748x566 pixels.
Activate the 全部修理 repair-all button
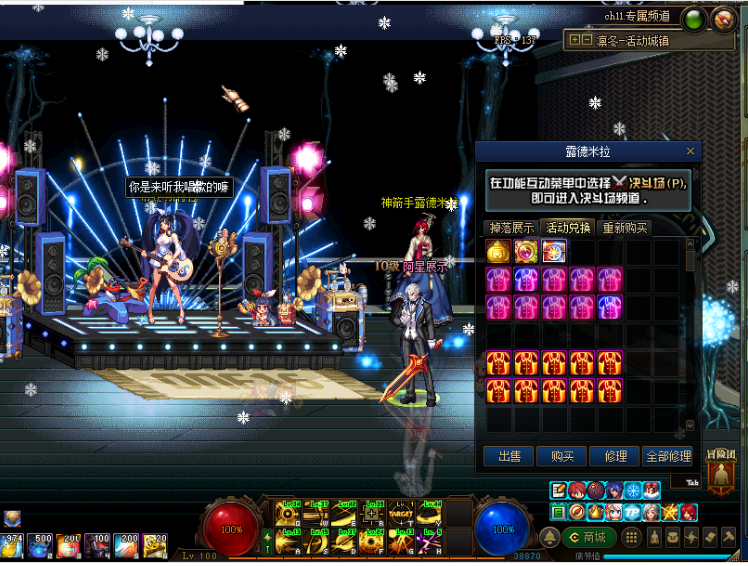[x=667, y=456]
